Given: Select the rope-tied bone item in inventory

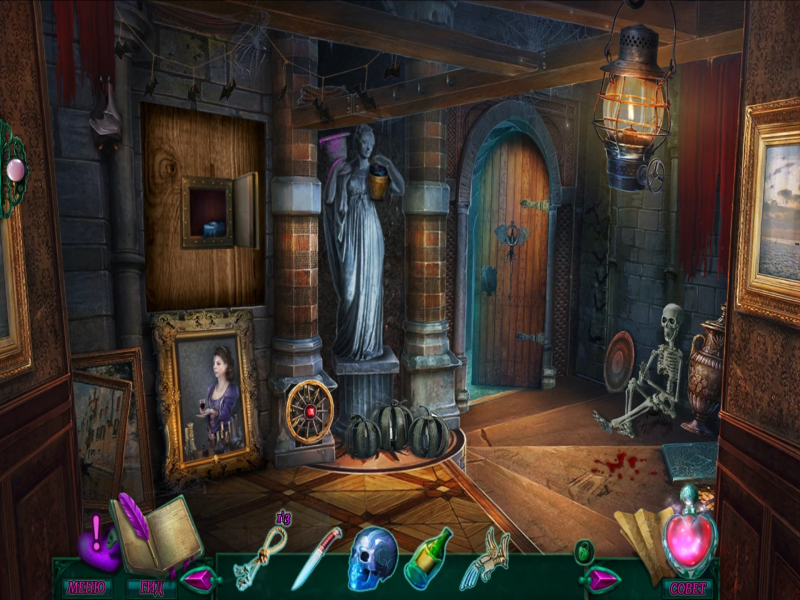Looking at the screenshot, I should click(x=260, y=558).
